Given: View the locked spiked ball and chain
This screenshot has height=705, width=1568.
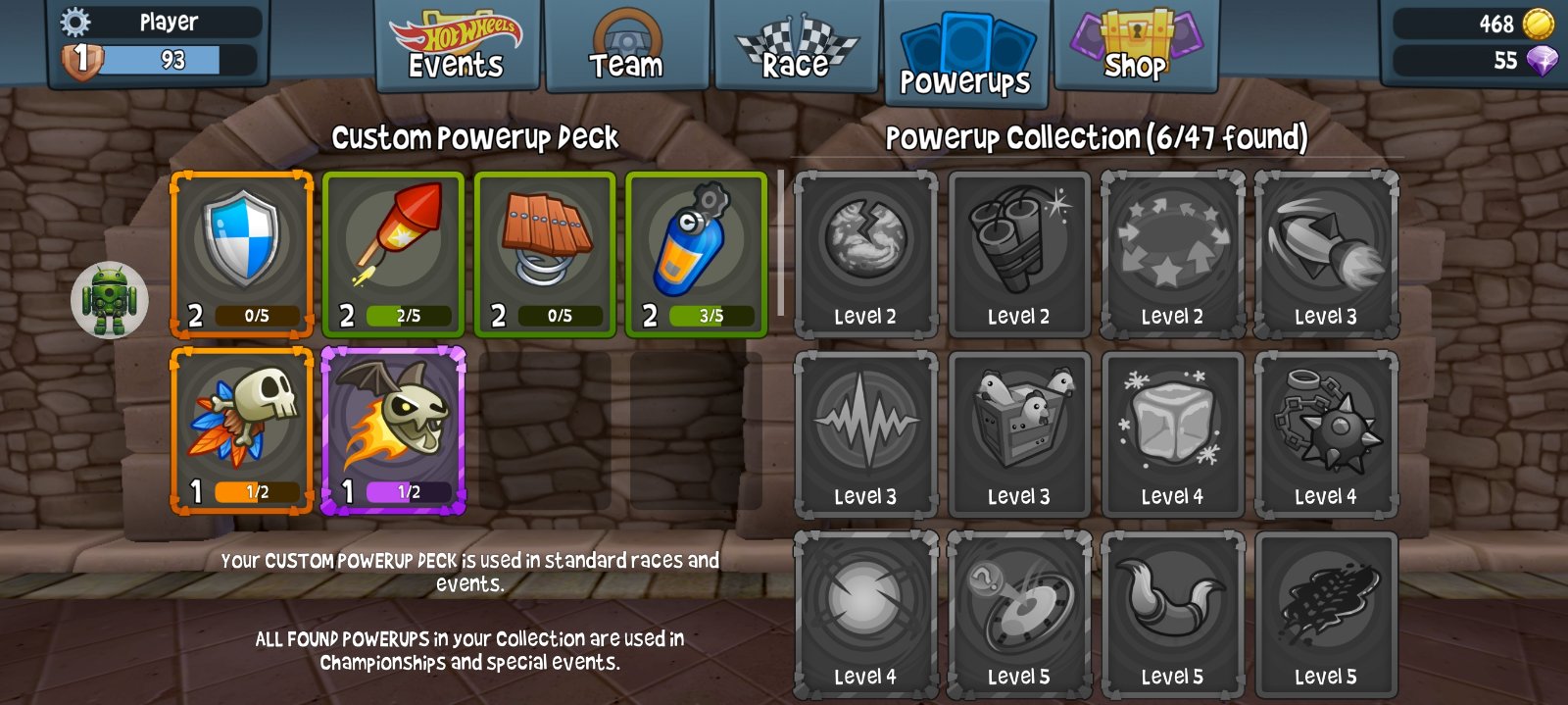Looking at the screenshot, I should pos(1326,433).
